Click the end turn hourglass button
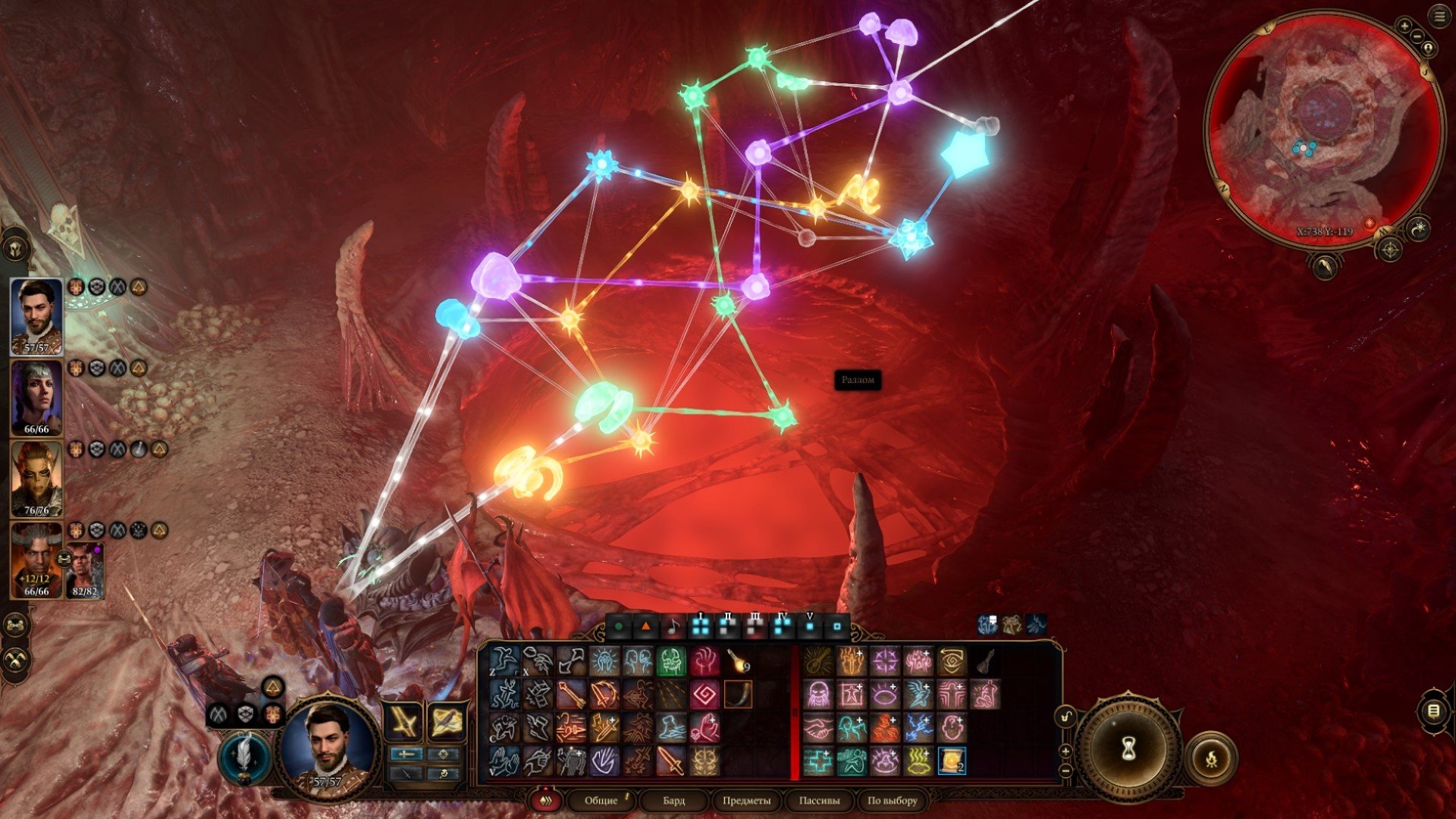 click(1128, 749)
